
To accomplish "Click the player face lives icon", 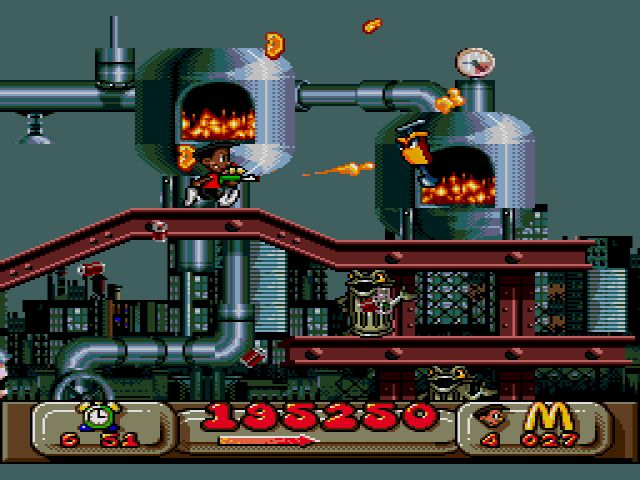I will tap(493, 418).
